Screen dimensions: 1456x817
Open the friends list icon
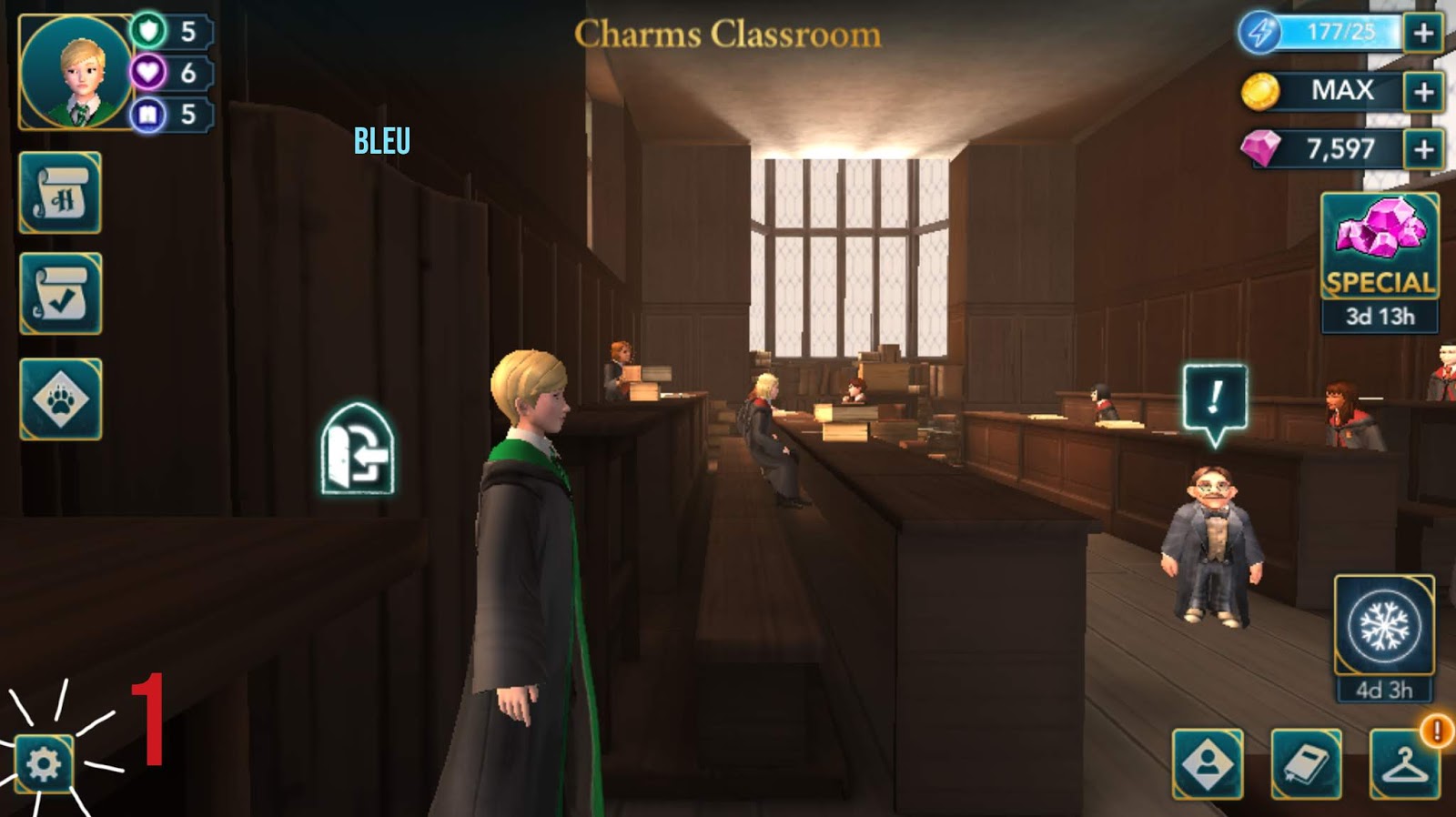[x=1210, y=762]
